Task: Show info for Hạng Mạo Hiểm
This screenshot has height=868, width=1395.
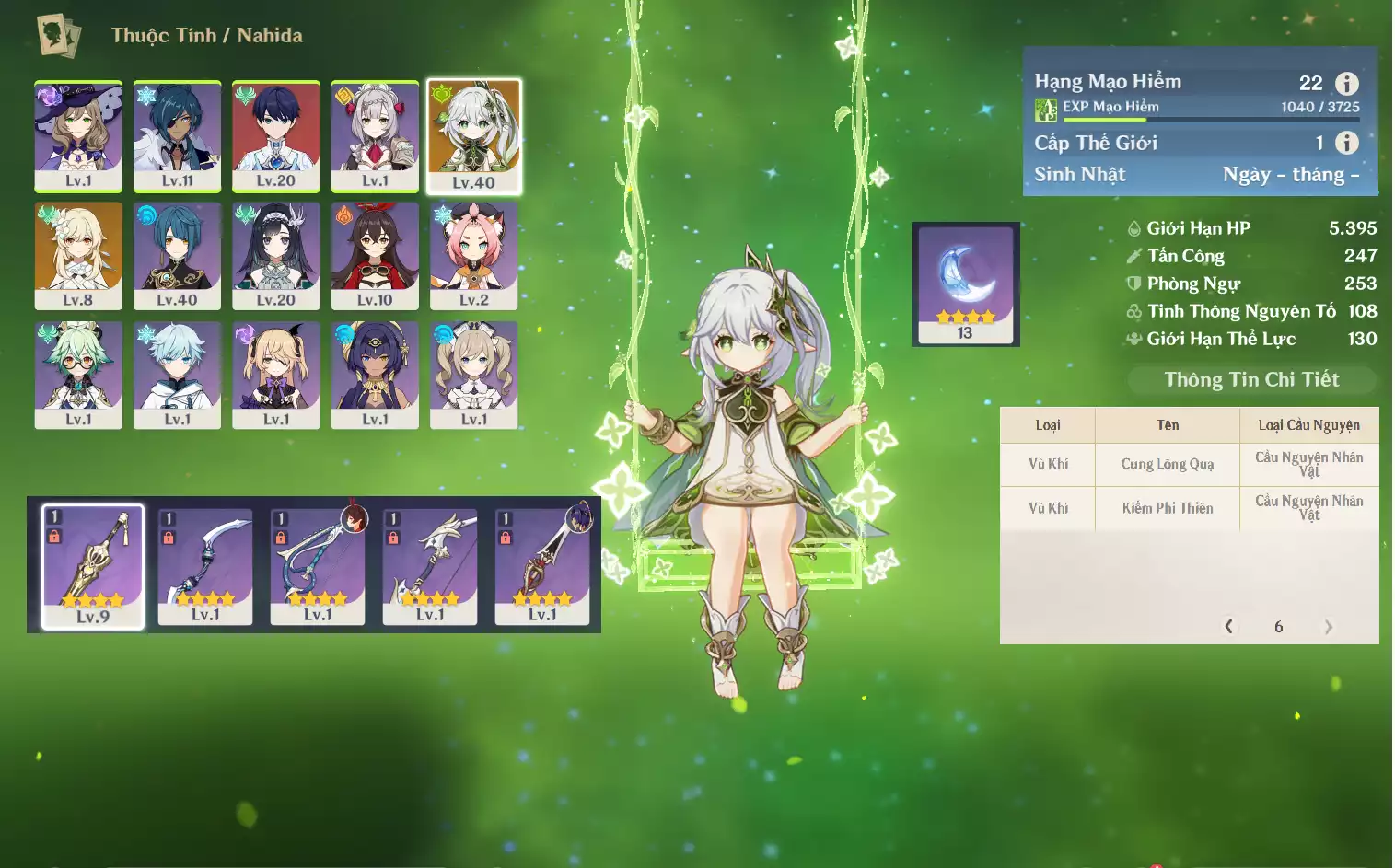Action: 1346,84
